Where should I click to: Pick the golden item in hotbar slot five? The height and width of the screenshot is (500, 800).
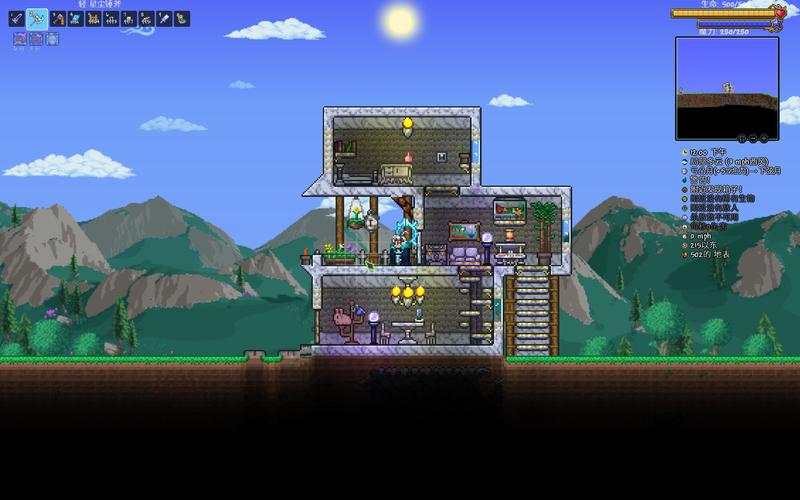point(92,18)
